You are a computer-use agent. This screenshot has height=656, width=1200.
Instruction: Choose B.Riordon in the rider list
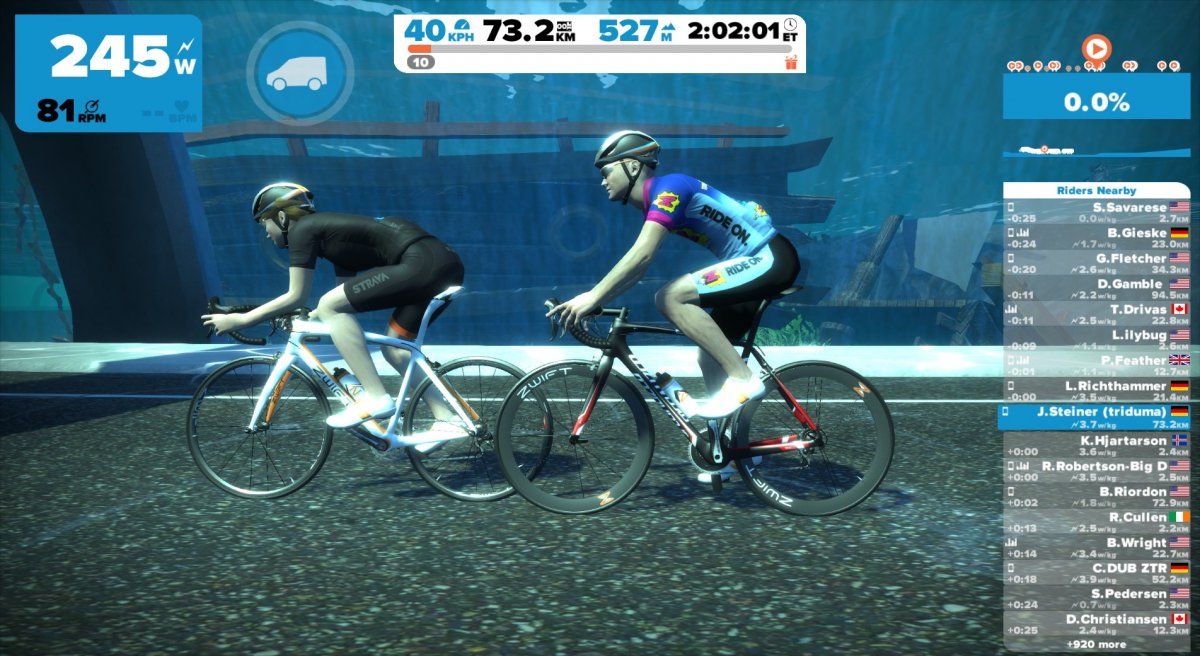tap(1096, 497)
